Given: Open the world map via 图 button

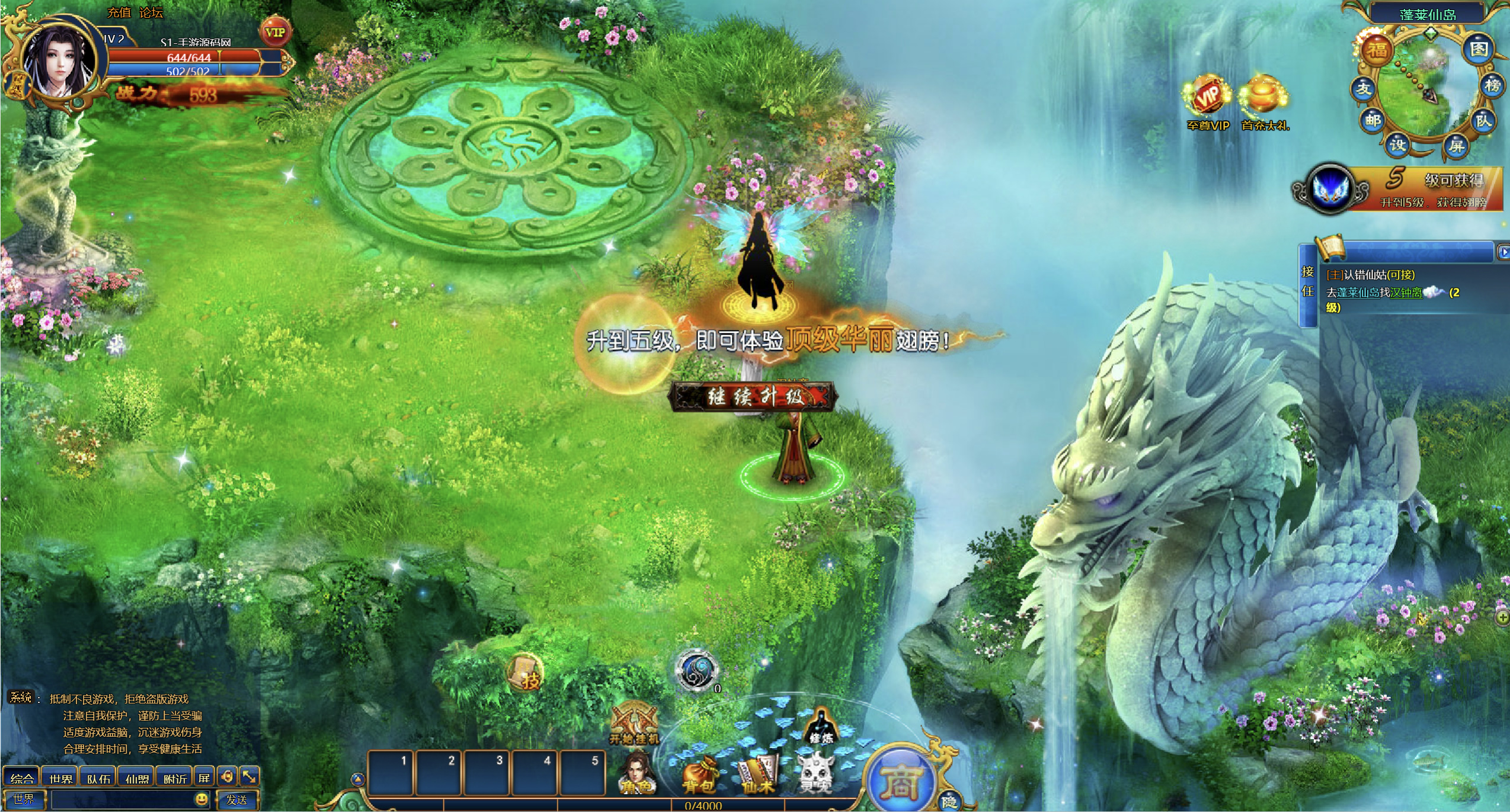Looking at the screenshot, I should point(1479,49).
